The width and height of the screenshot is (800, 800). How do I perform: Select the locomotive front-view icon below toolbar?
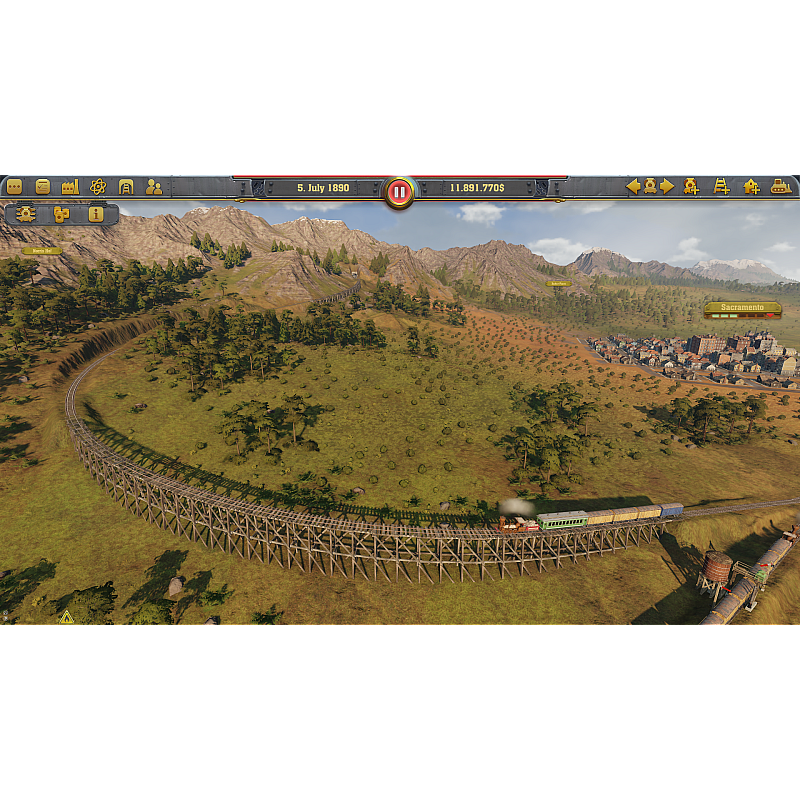pyautogui.click(x=26, y=214)
